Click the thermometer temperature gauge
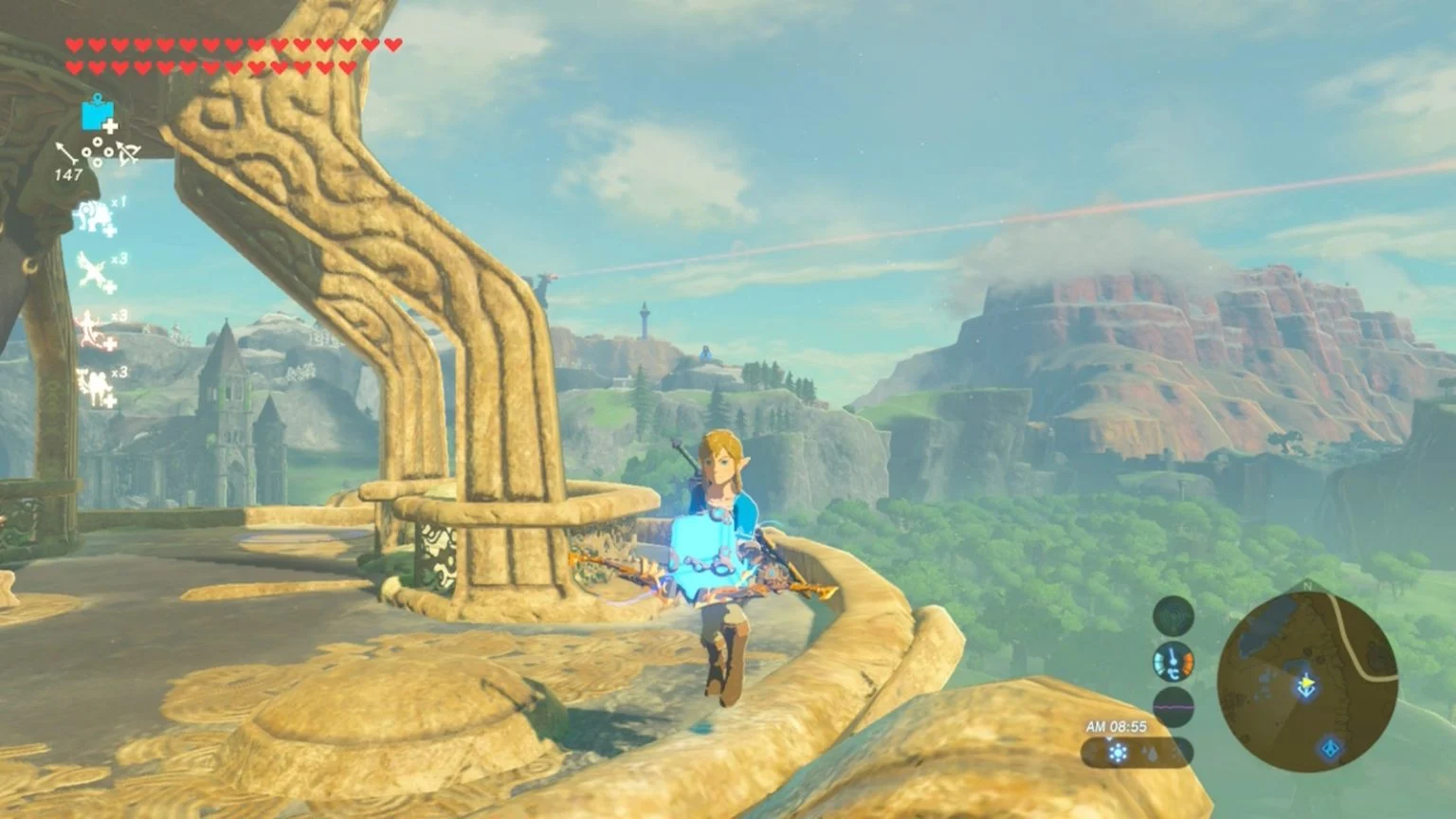Screen dimensions: 1456x819 point(1173,662)
